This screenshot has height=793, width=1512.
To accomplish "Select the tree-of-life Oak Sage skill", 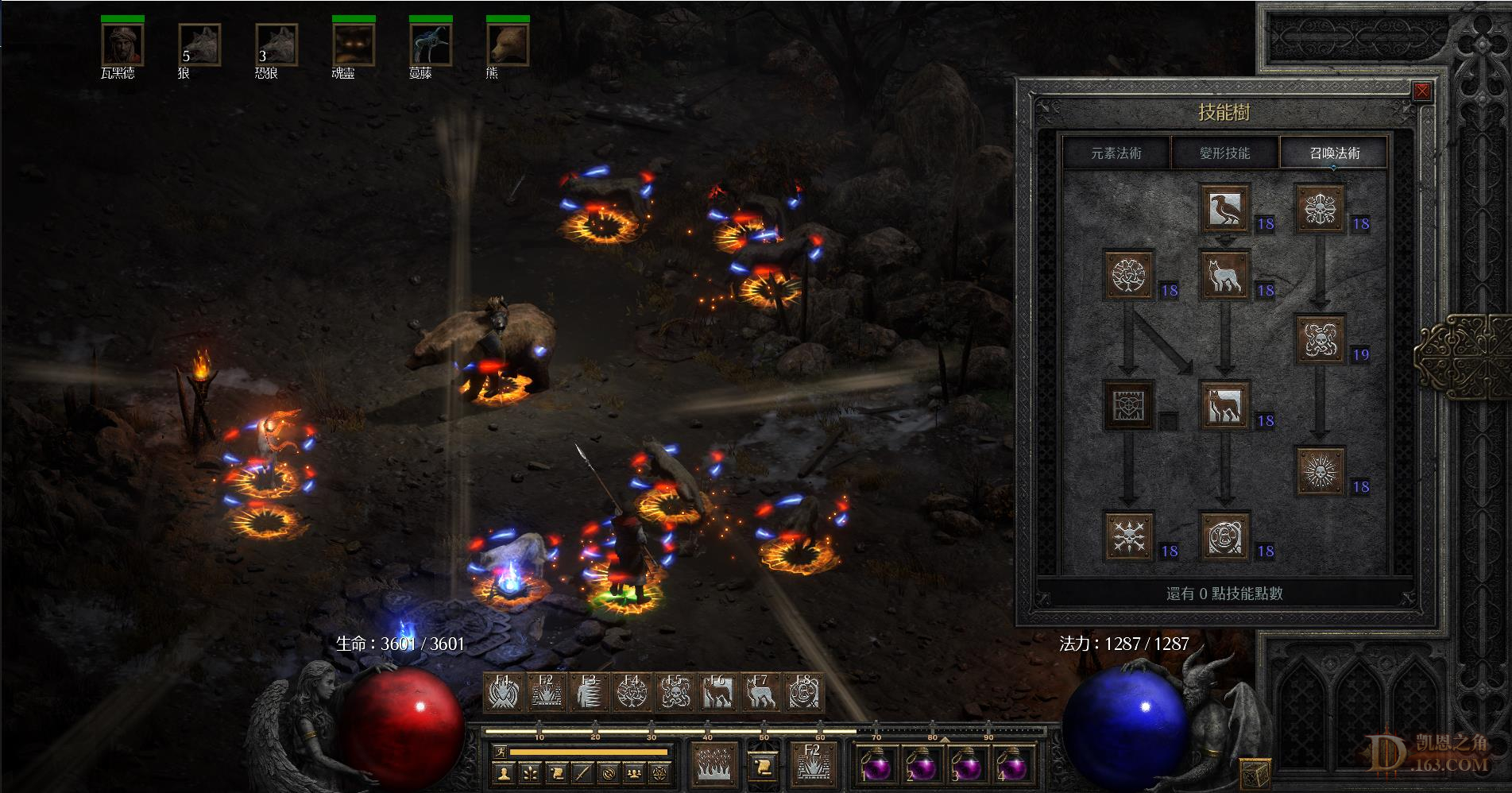I will coord(1129,275).
